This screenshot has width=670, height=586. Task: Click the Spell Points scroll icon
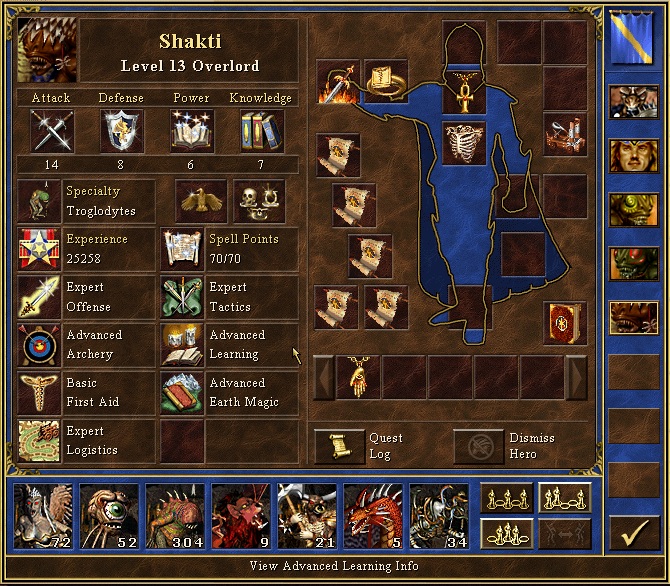tap(182, 249)
